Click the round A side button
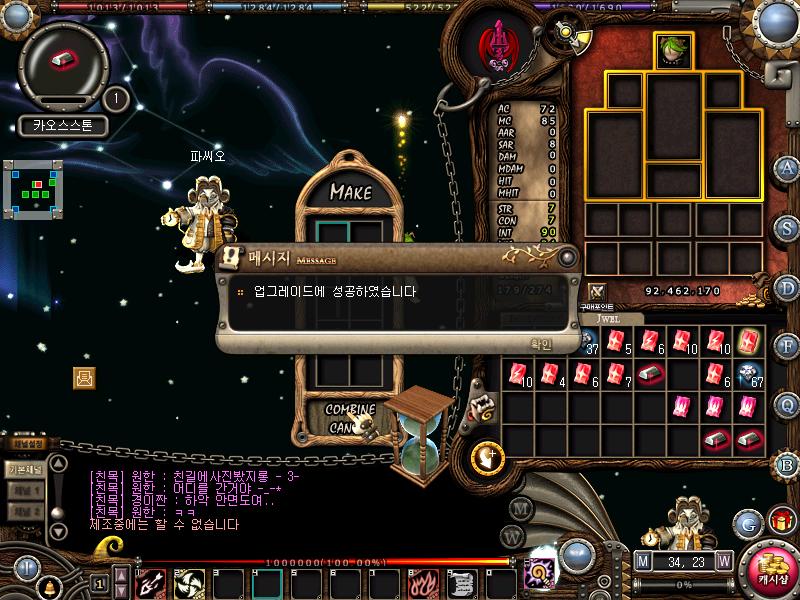 788,168
